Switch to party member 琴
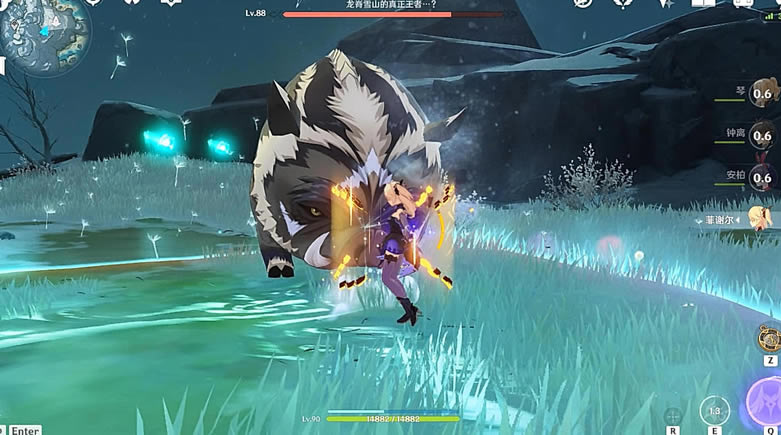Viewport: 781px width, 435px height. coord(760,93)
